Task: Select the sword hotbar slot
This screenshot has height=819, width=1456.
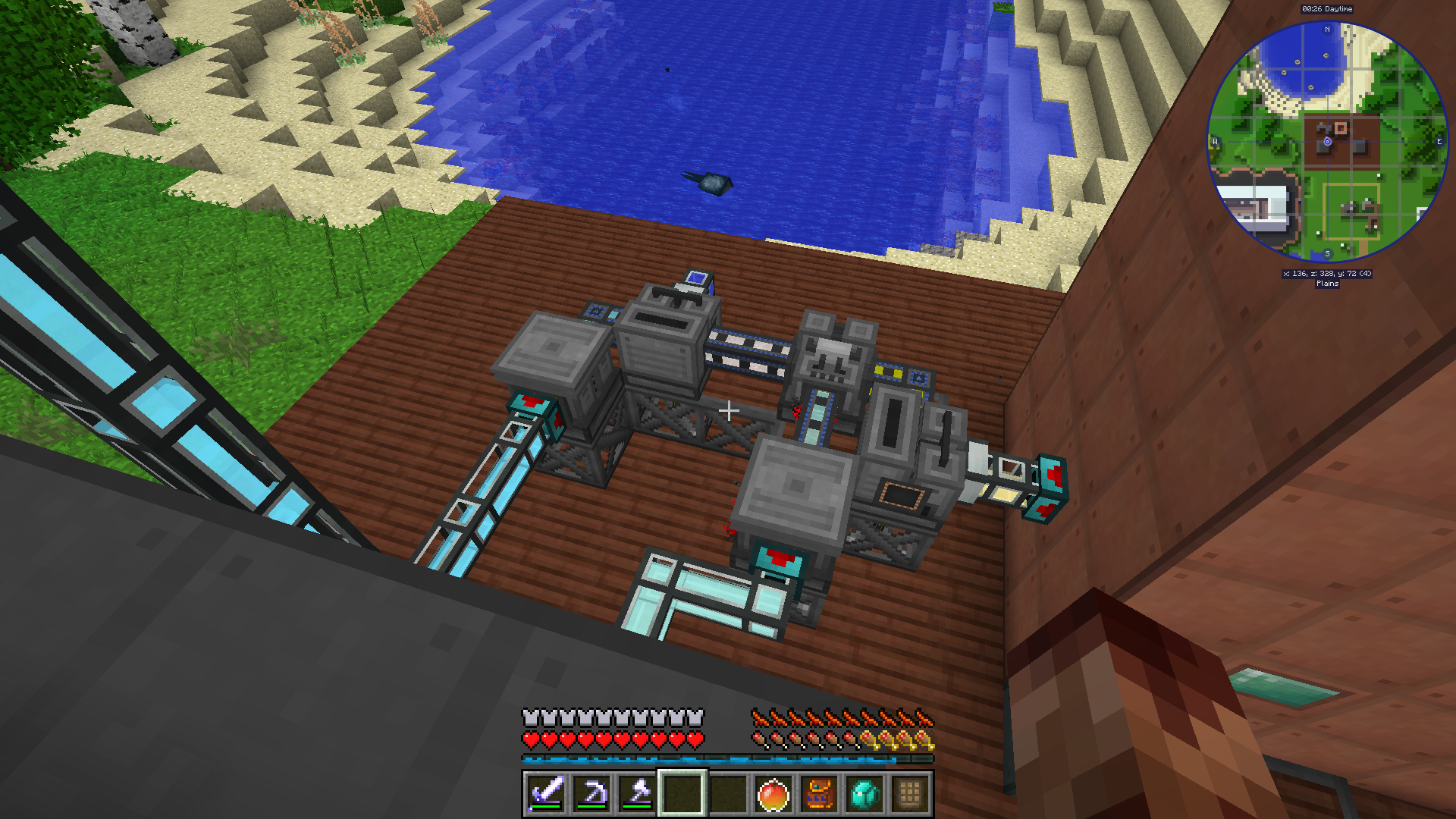Action: pyautogui.click(x=546, y=794)
